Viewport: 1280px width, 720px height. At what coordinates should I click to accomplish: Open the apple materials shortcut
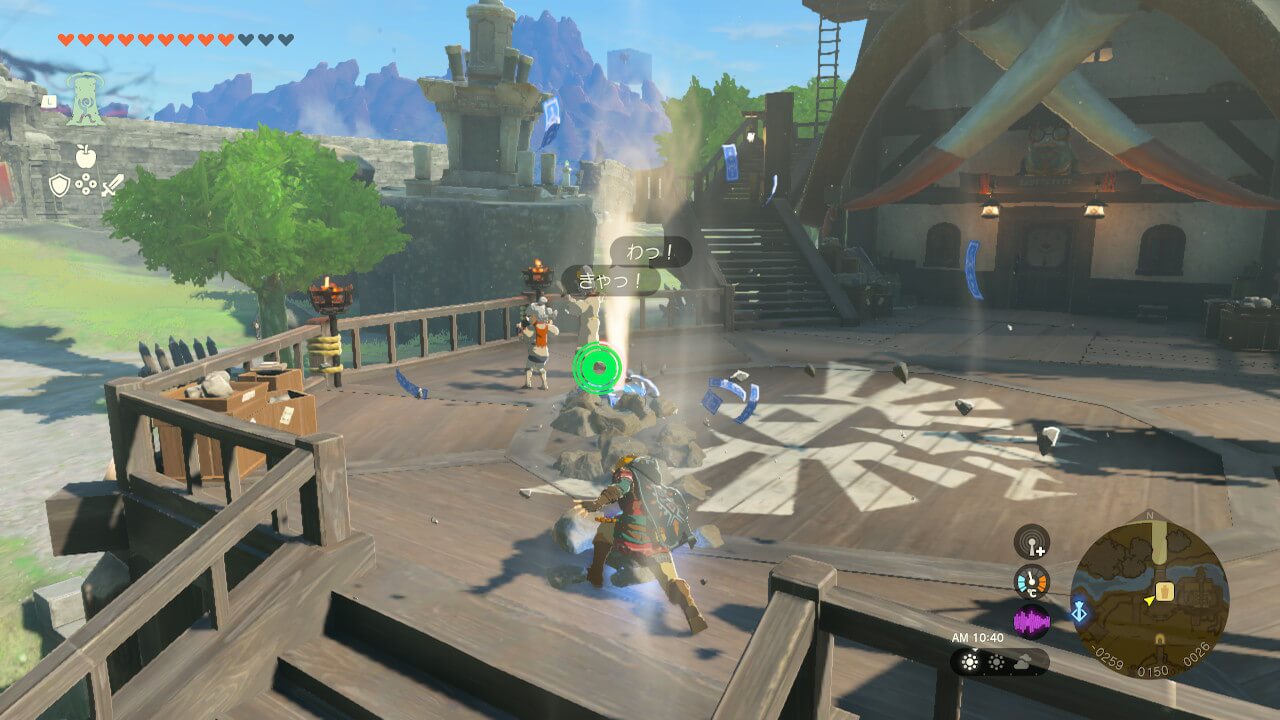point(85,156)
